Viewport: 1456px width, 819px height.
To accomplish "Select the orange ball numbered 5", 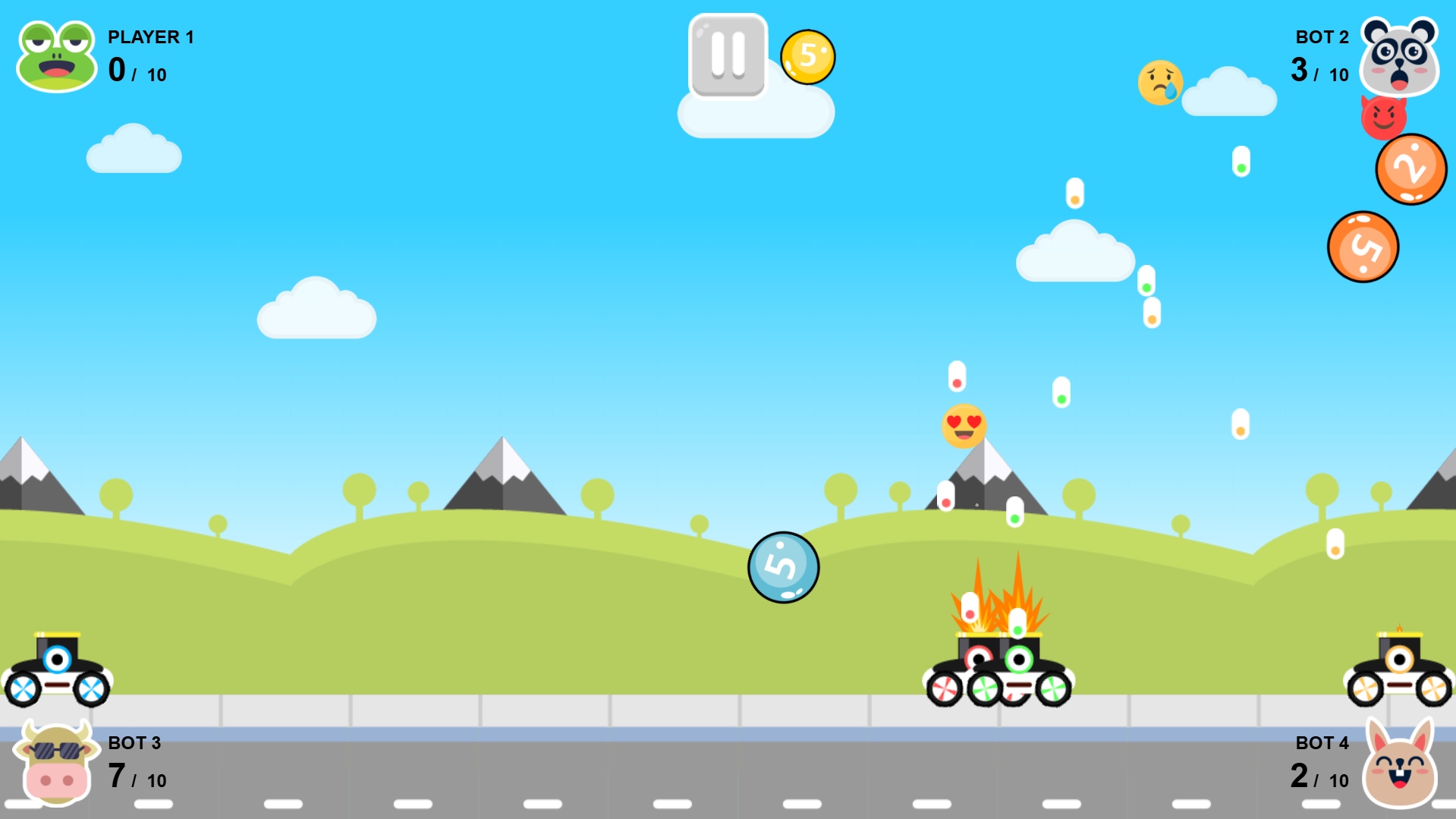I will coord(1363,244).
